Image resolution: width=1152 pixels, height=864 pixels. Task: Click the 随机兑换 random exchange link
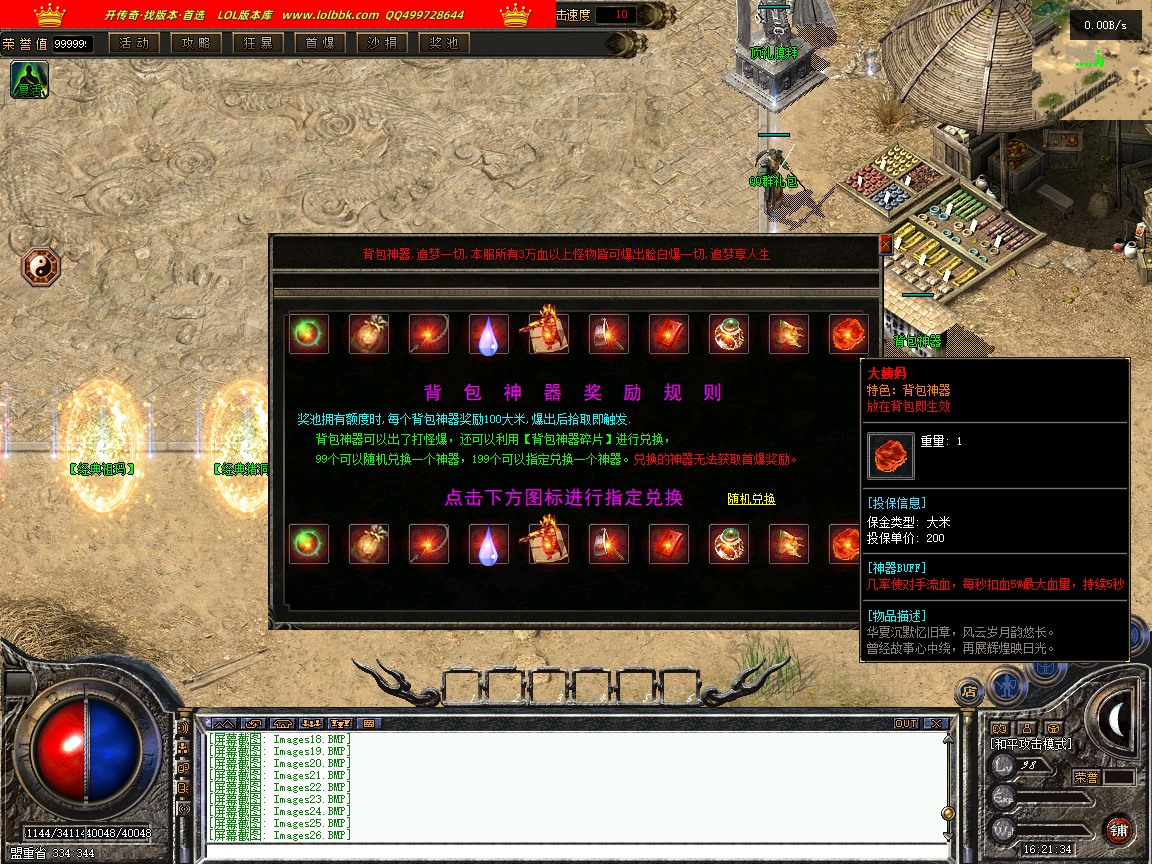(x=751, y=499)
